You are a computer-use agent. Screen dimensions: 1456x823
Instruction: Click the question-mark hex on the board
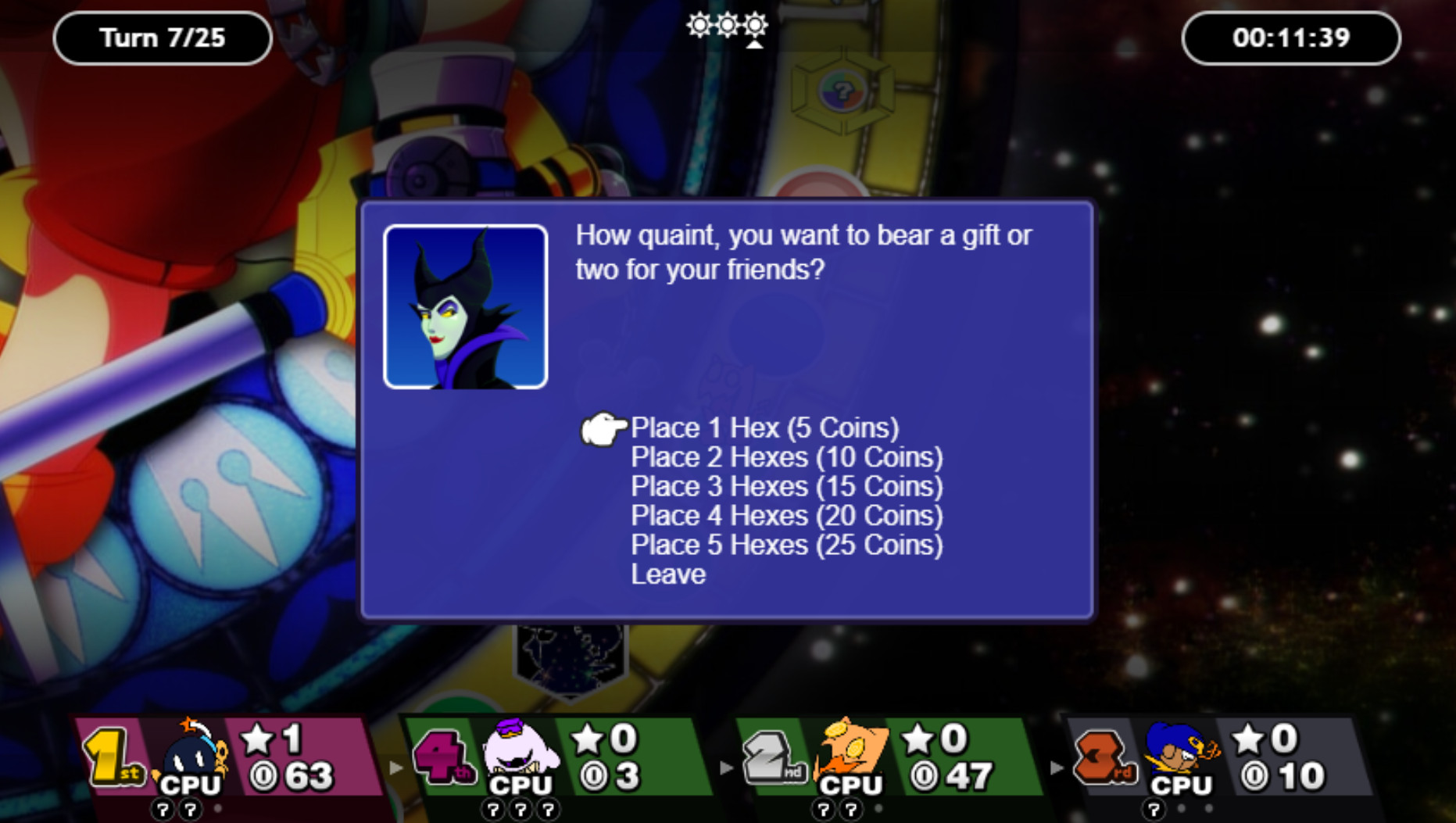click(842, 90)
